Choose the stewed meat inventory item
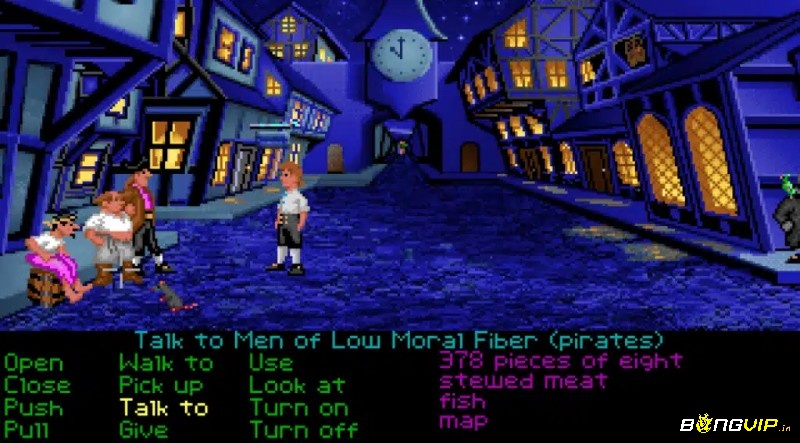The image size is (800, 443). [x=523, y=381]
